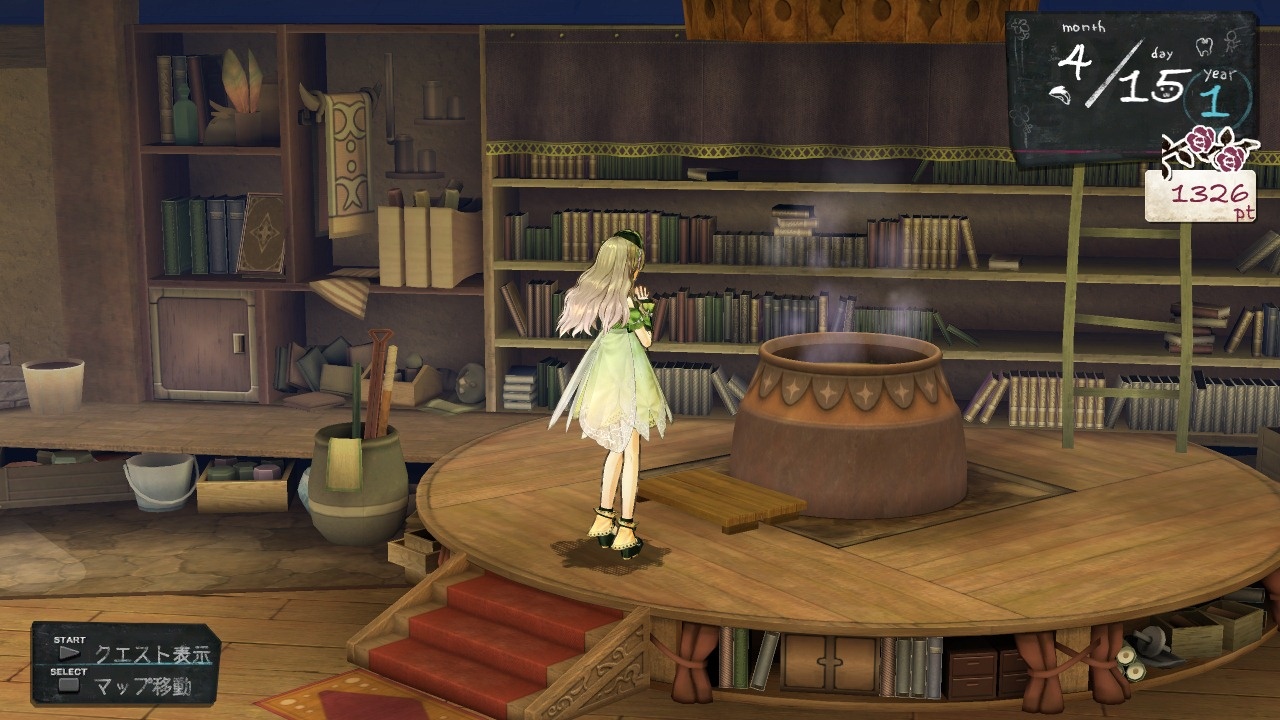1280x720 pixels.
Task: Click the 1326 pt score card
Action: coord(1203,195)
